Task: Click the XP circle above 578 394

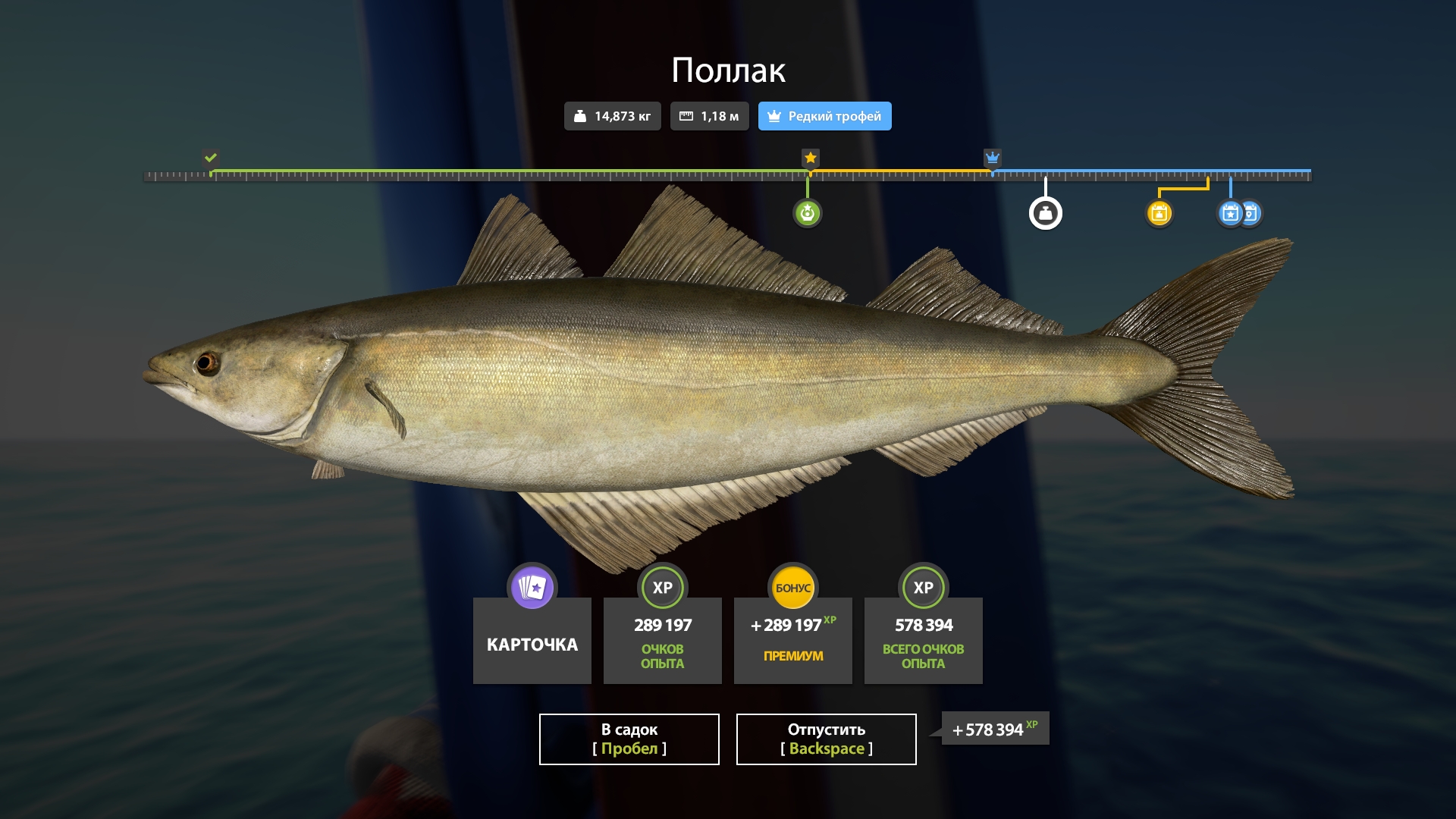Action: coord(923,587)
